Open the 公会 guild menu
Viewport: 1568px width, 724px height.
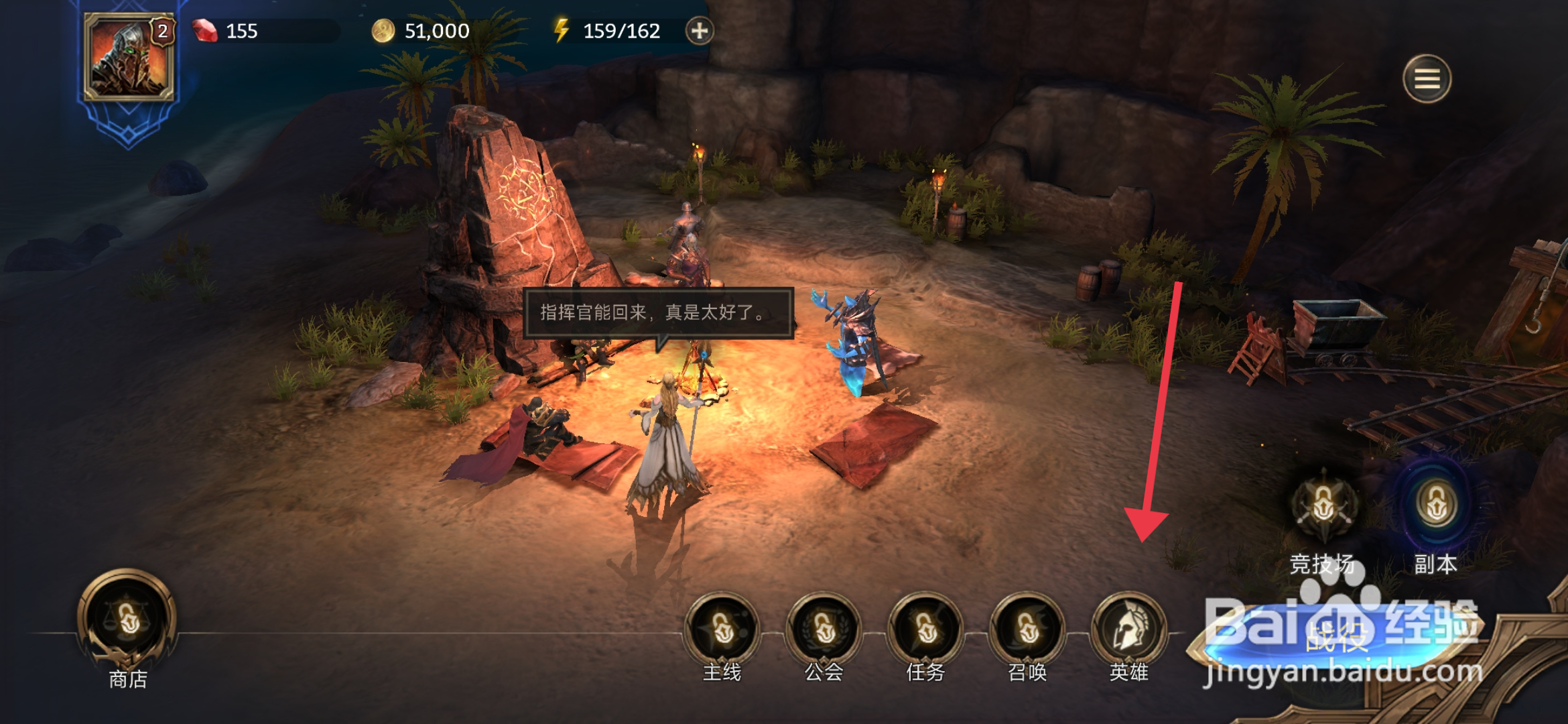click(824, 629)
